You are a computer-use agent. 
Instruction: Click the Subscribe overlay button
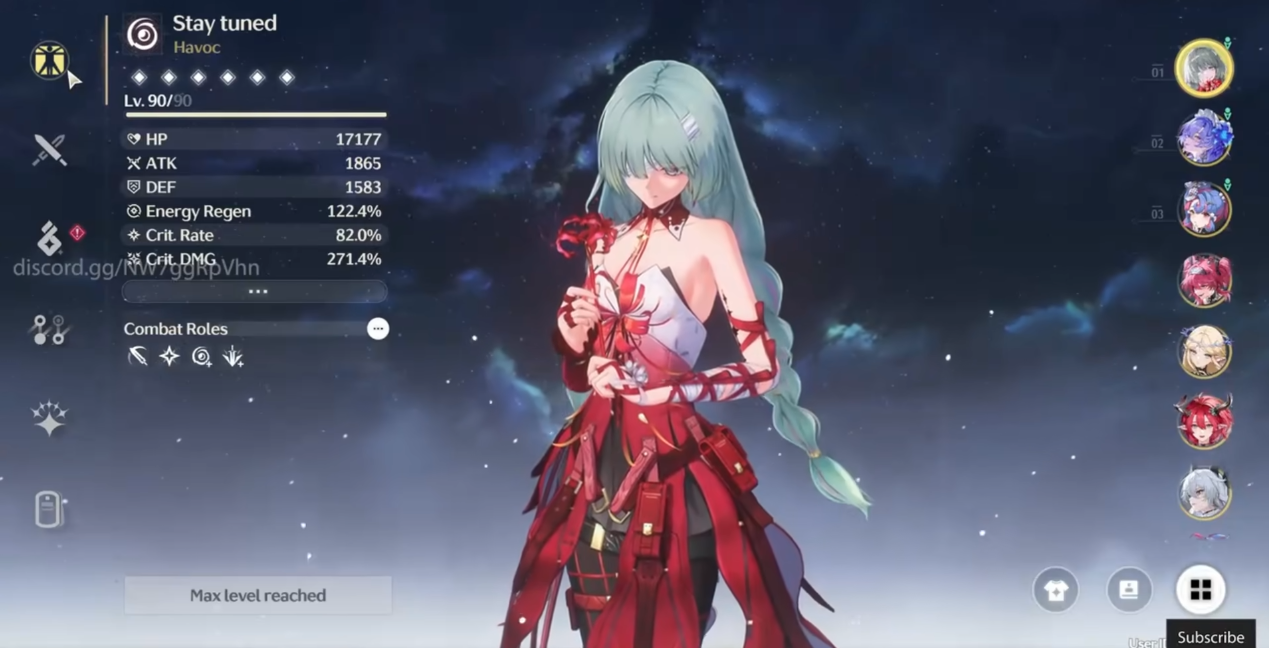tap(1210, 637)
